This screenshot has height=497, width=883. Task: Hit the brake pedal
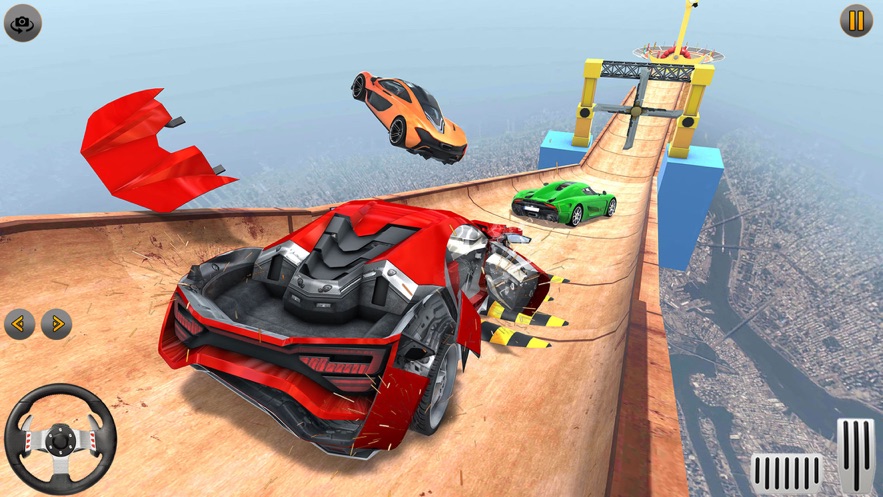click(x=786, y=472)
